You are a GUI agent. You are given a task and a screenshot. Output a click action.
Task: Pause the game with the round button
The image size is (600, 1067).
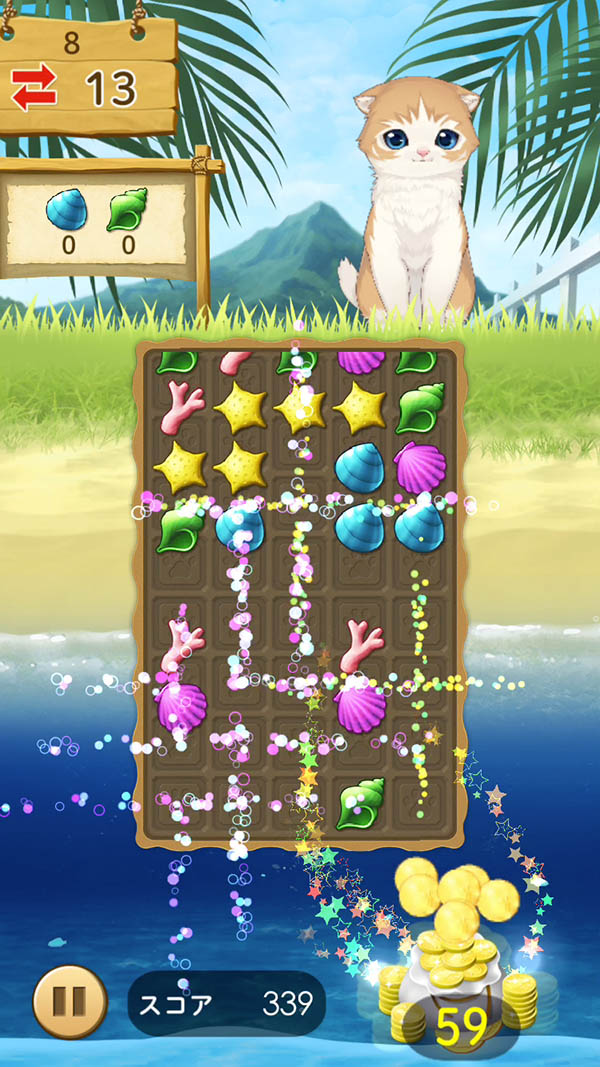click(x=70, y=1003)
